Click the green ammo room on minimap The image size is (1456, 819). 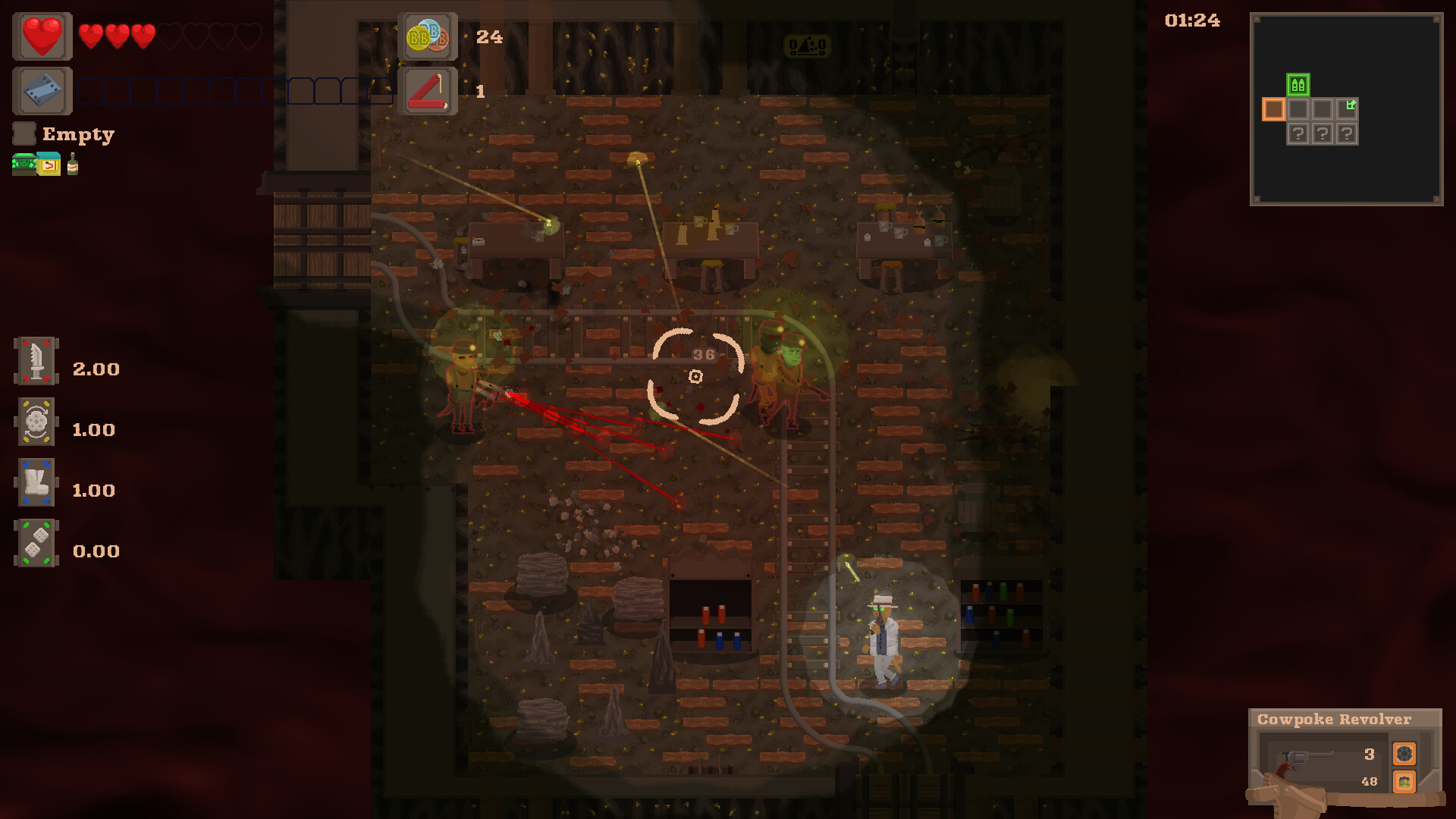[1298, 85]
